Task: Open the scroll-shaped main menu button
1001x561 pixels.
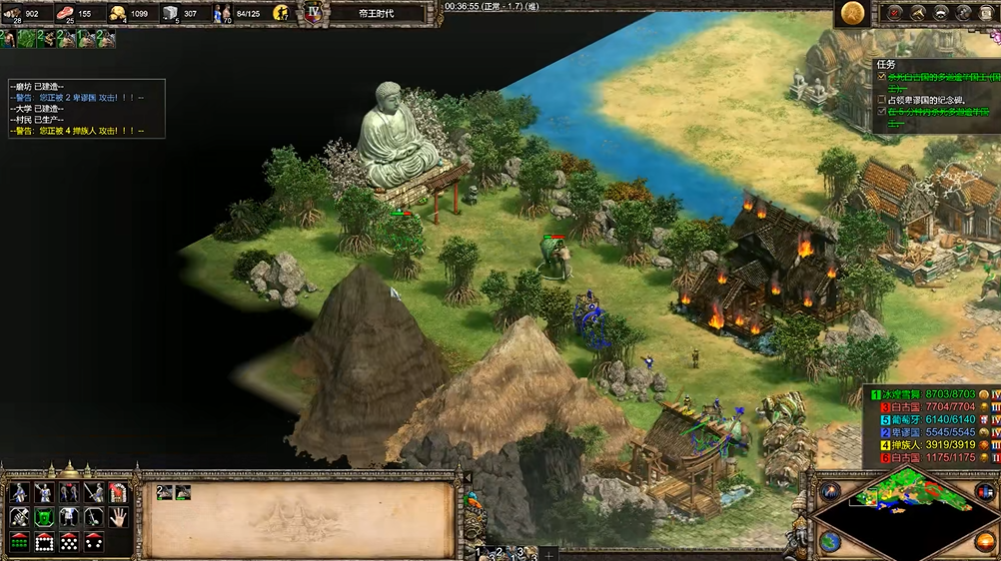Action: pyautogui.click(x=985, y=13)
